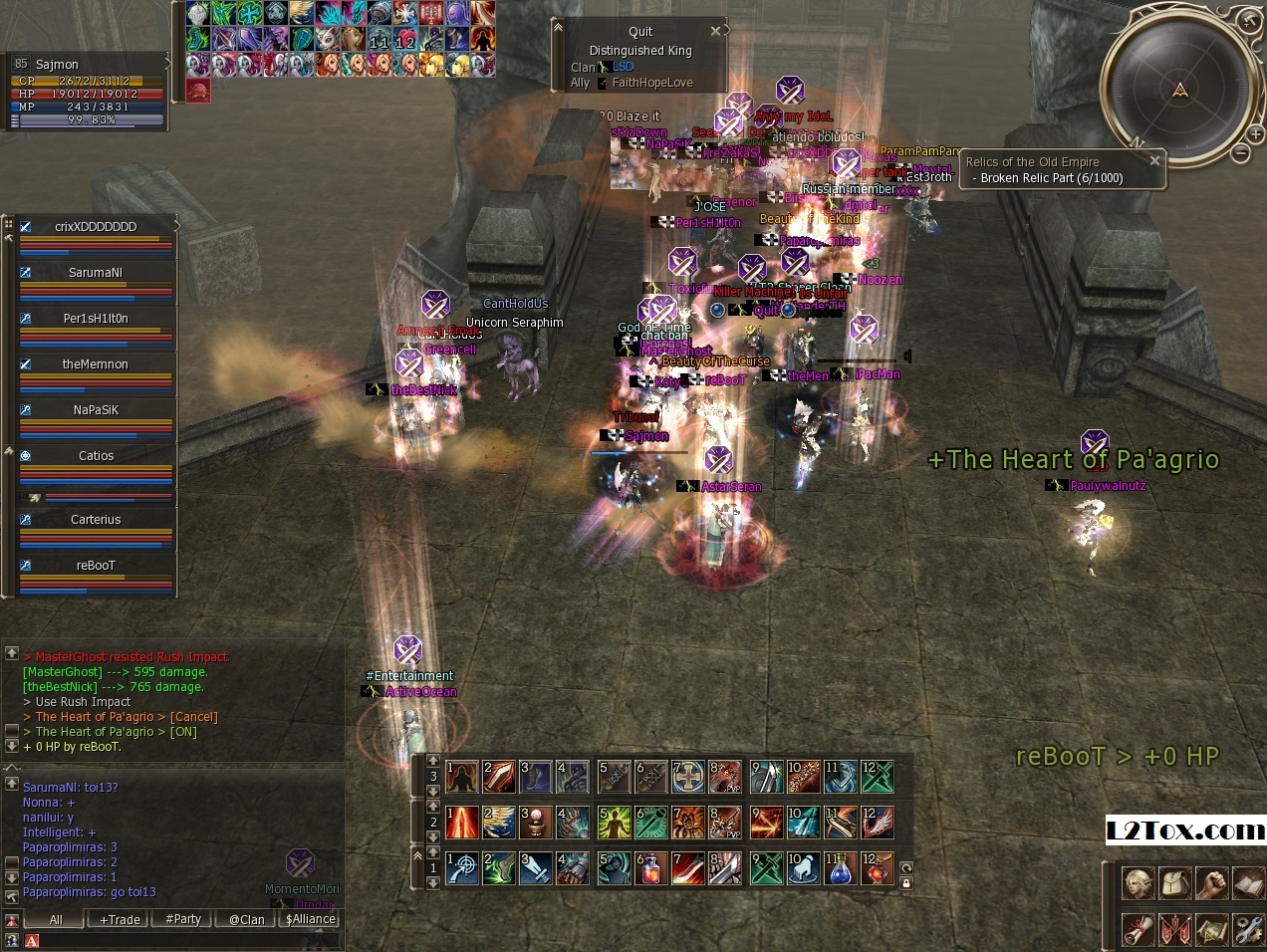Select party member SarumaNI
Image resolution: width=1267 pixels, height=952 pixels.
click(96, 272)
